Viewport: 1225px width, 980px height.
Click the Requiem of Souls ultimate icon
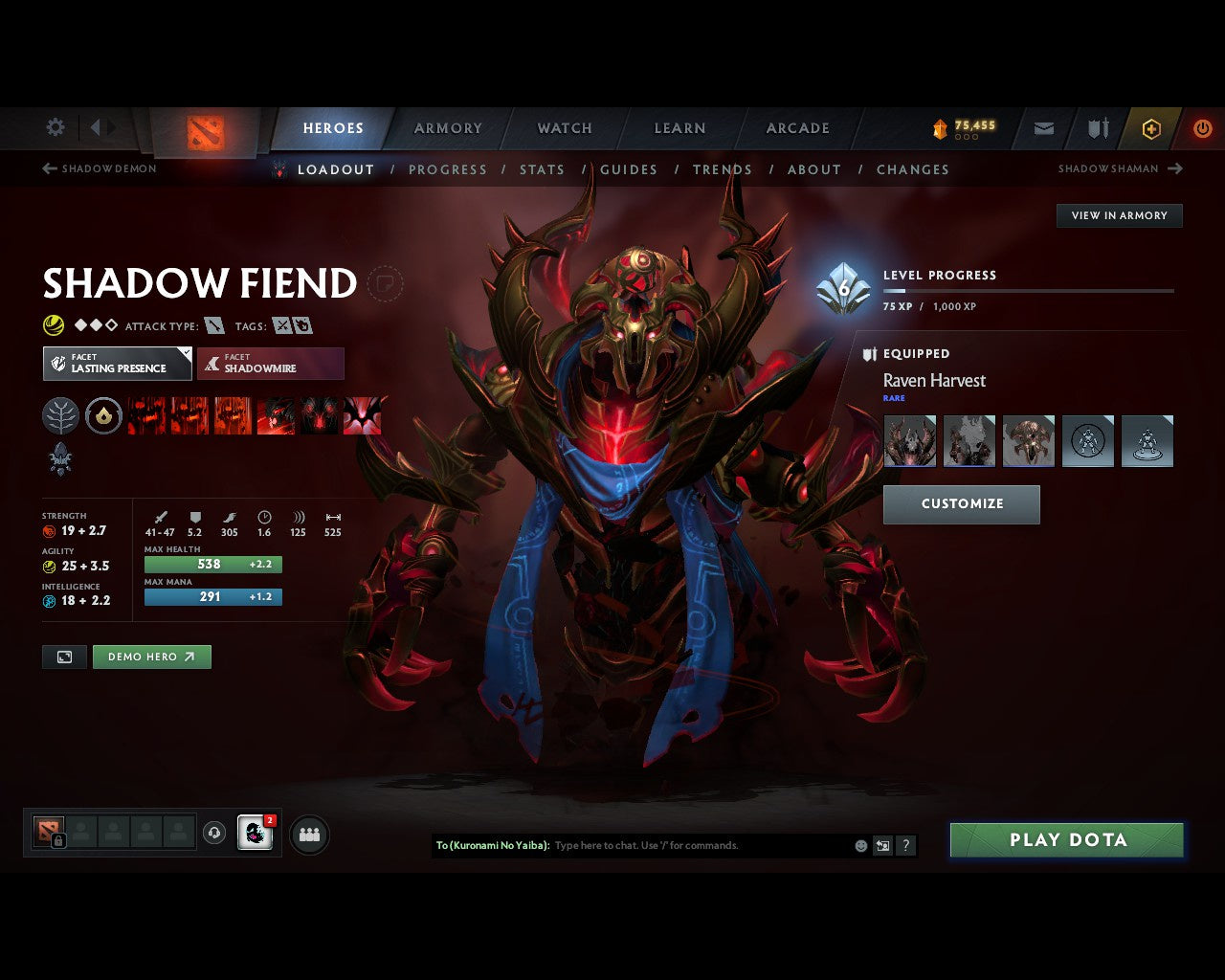[x=363, y=415]
